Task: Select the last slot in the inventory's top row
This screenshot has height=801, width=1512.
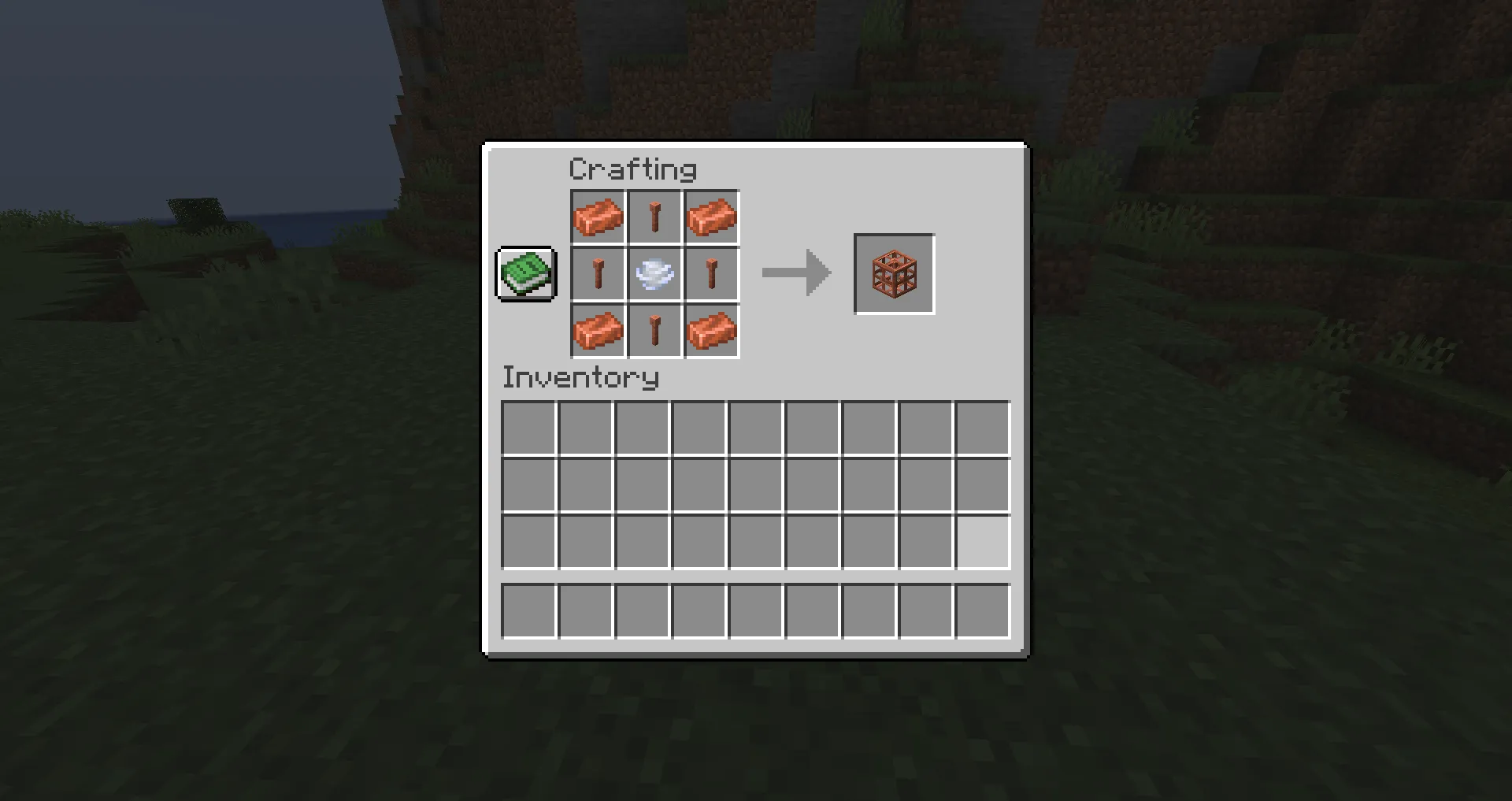Action: 982,426
